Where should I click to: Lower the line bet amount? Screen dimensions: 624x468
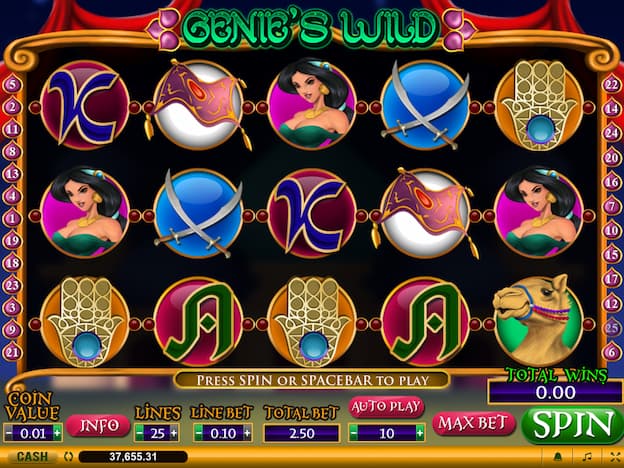point(199,432)
